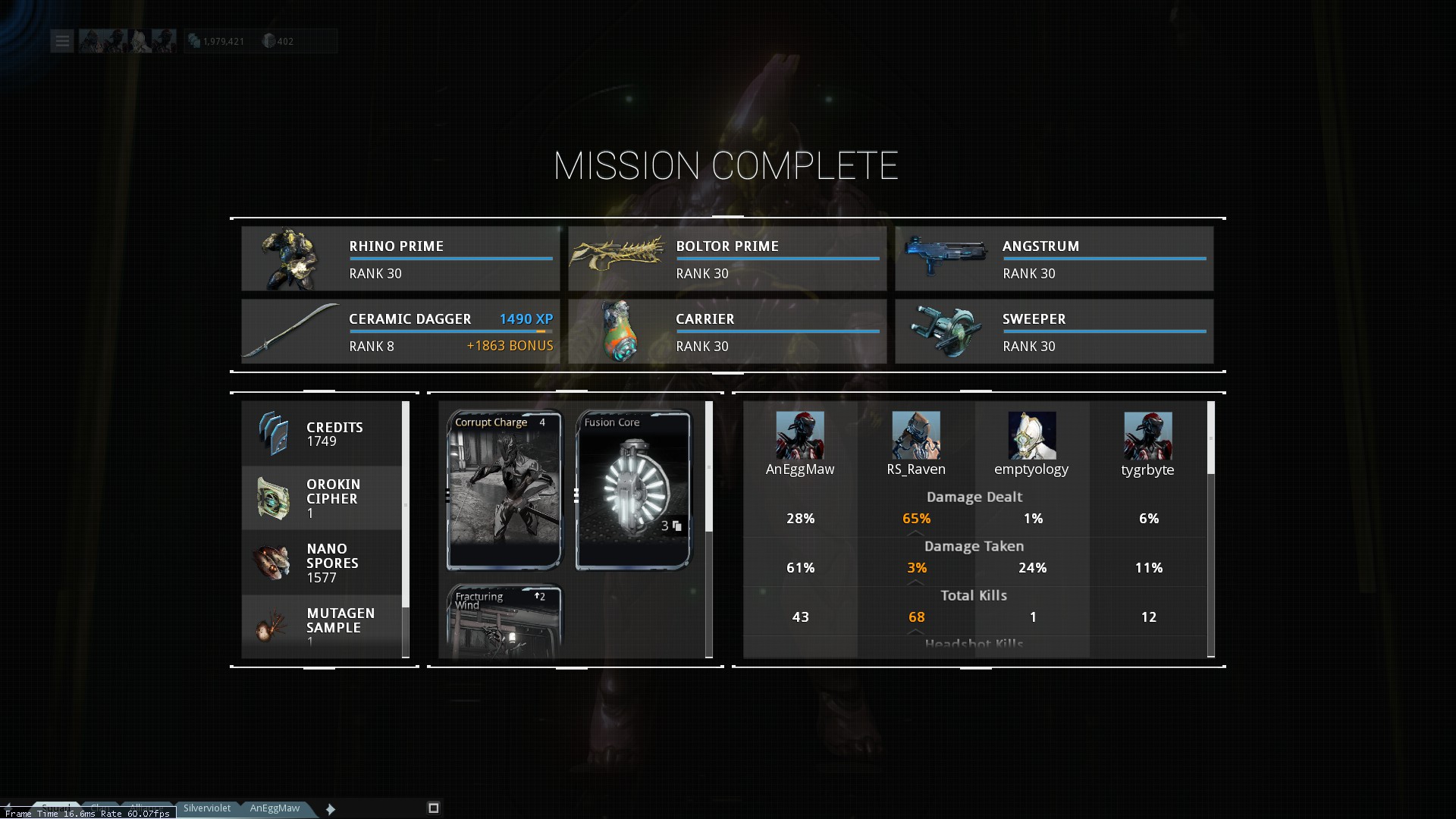Maximize the chat window

434,808
